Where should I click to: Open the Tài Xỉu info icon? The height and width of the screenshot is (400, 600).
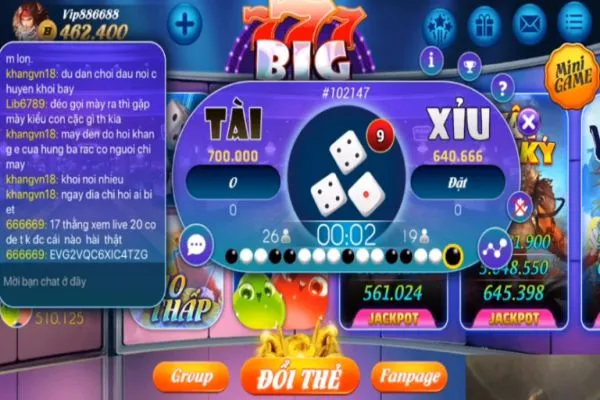[x=433, y=59]
